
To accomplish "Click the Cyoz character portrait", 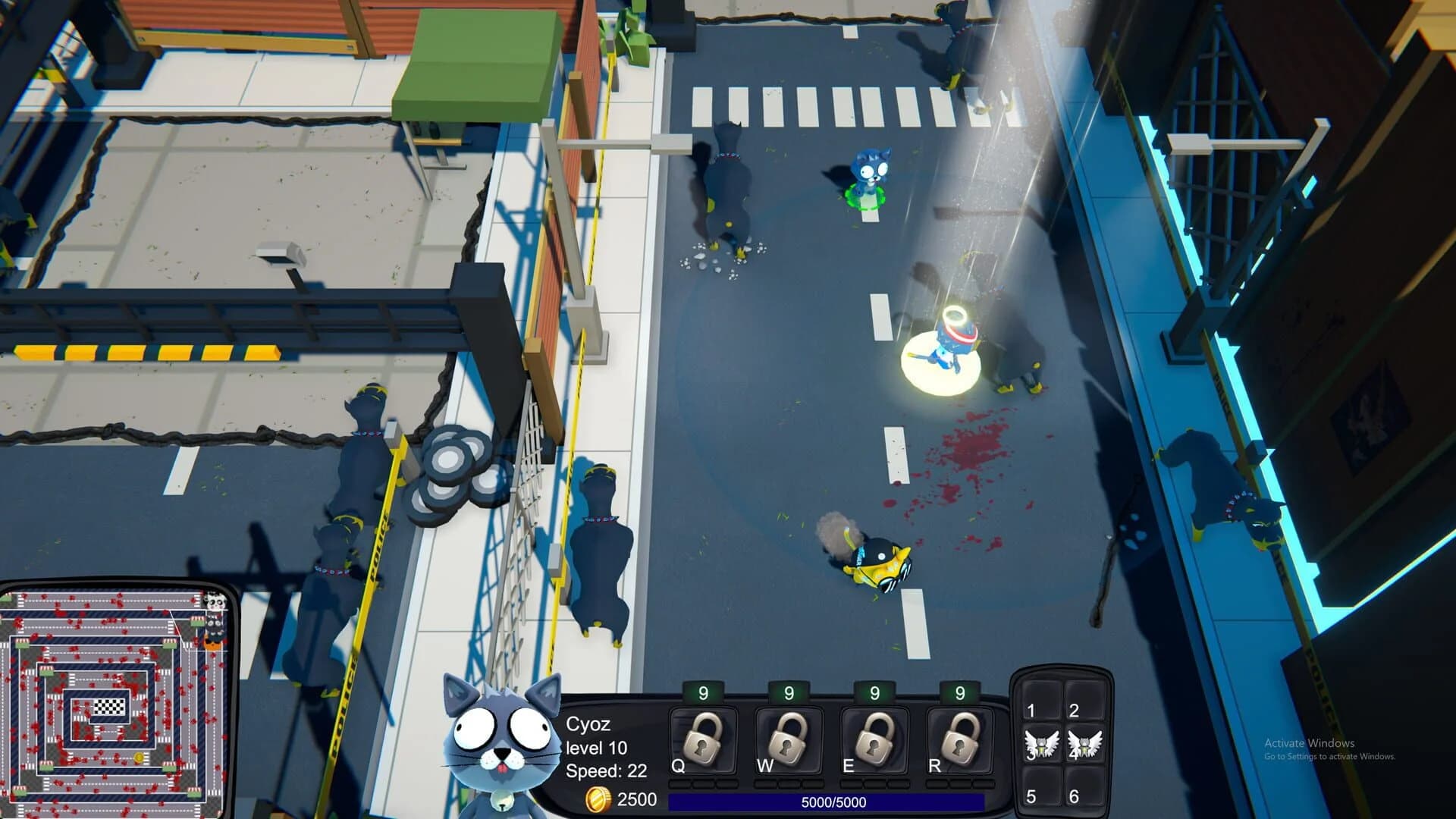I will (497, 739).
